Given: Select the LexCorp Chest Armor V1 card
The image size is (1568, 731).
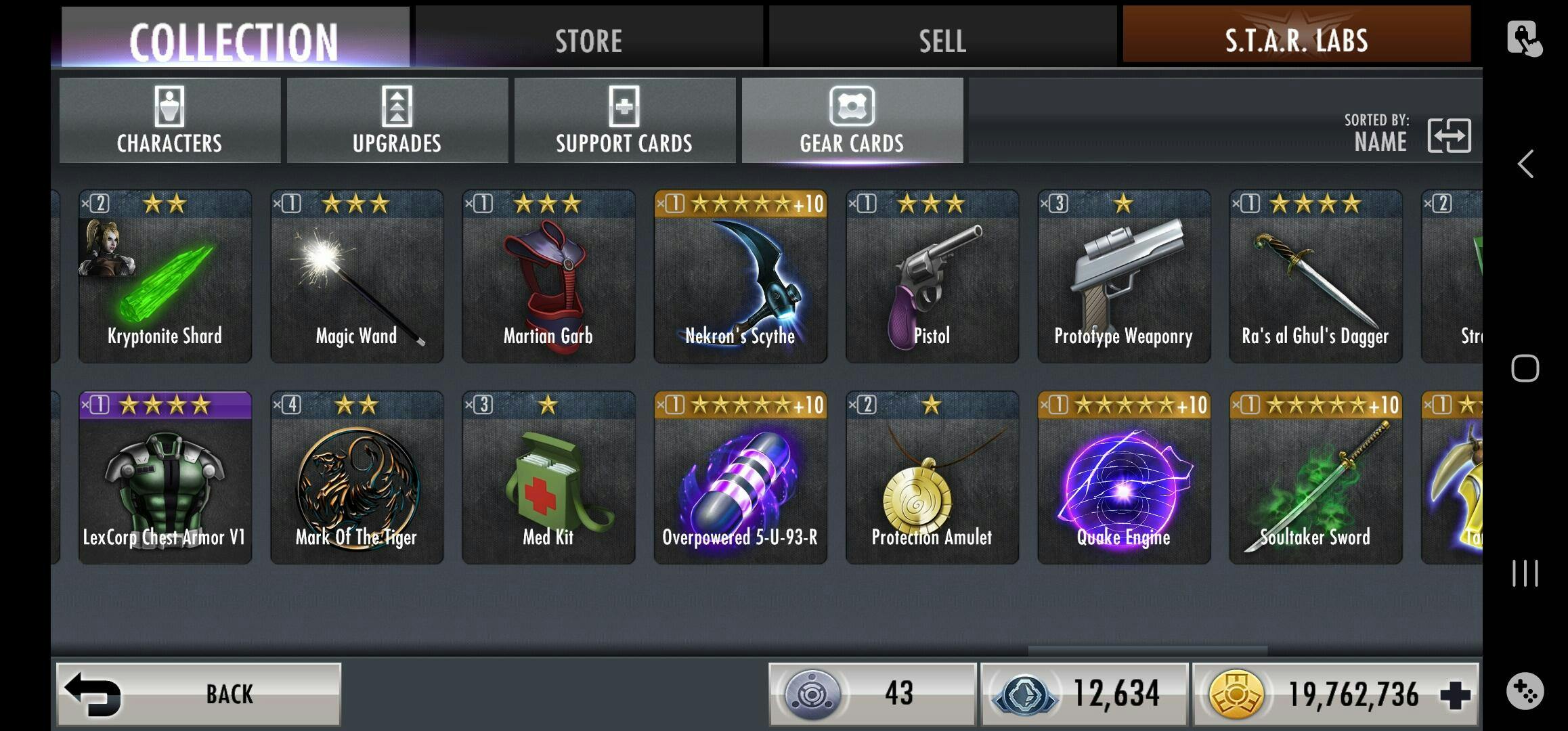Looking at the screenshot, I should coord(165,478).
